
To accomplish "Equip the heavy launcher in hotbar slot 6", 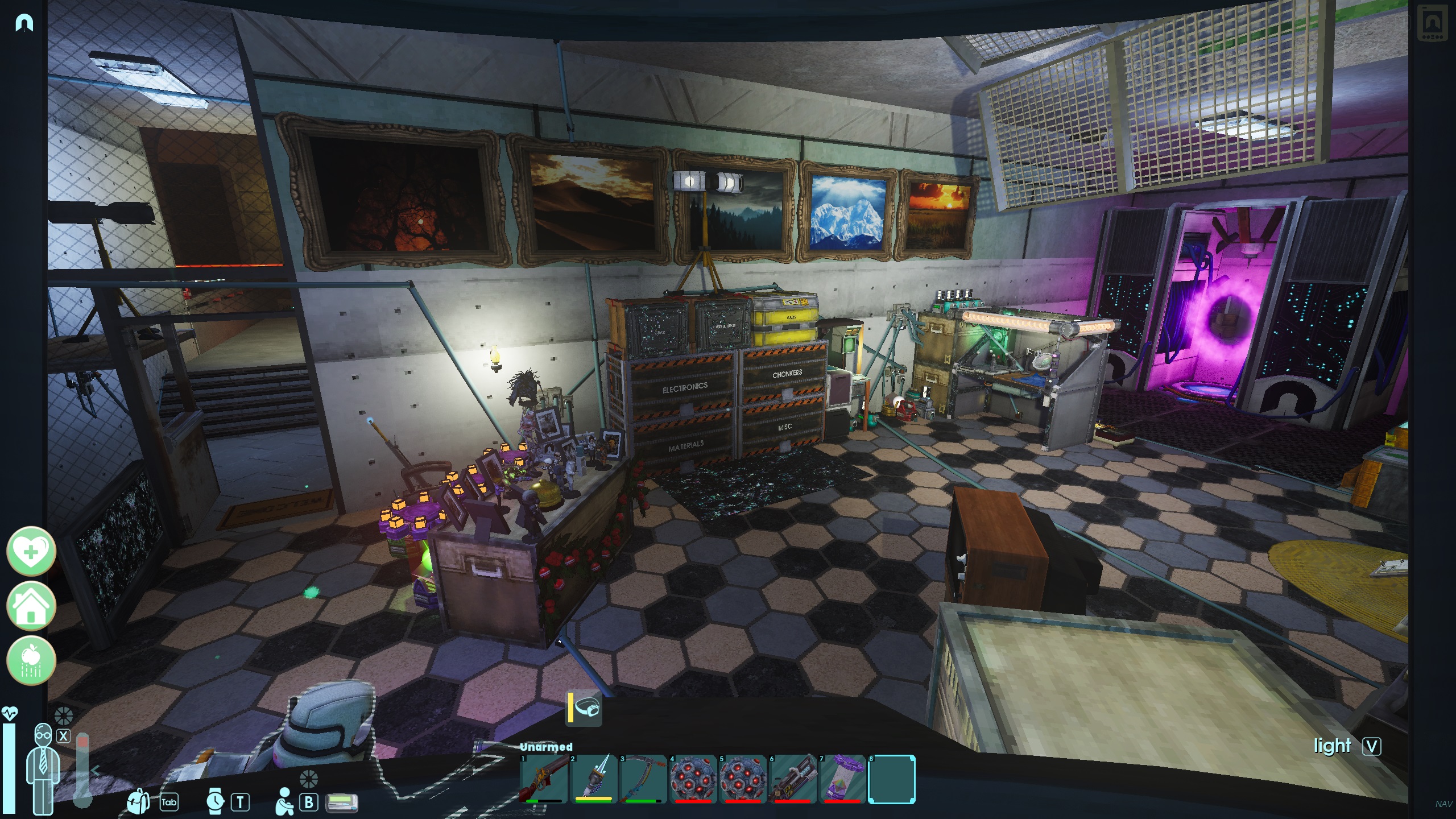I will (x=791, y=778).
